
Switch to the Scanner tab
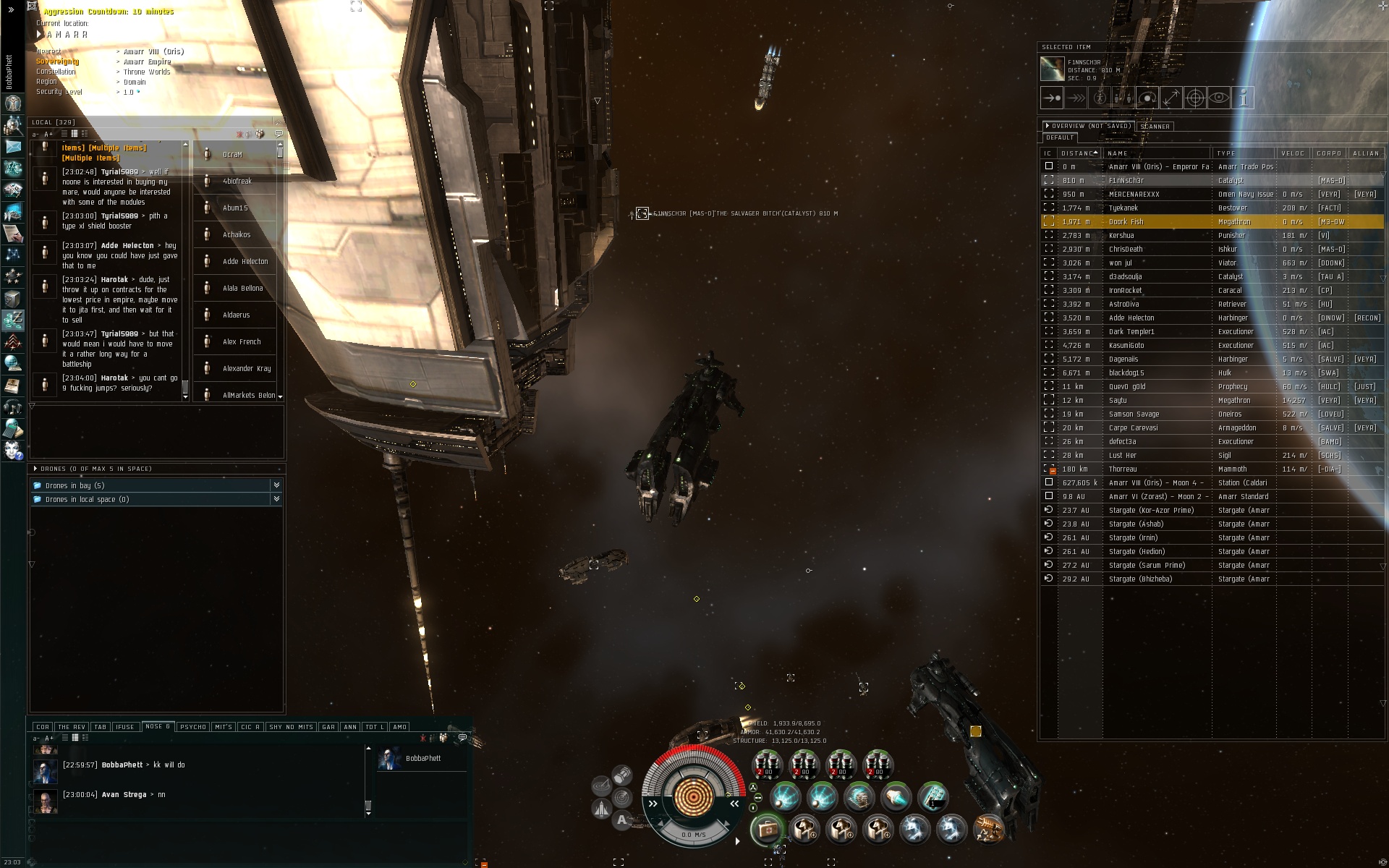[1155, 127]
